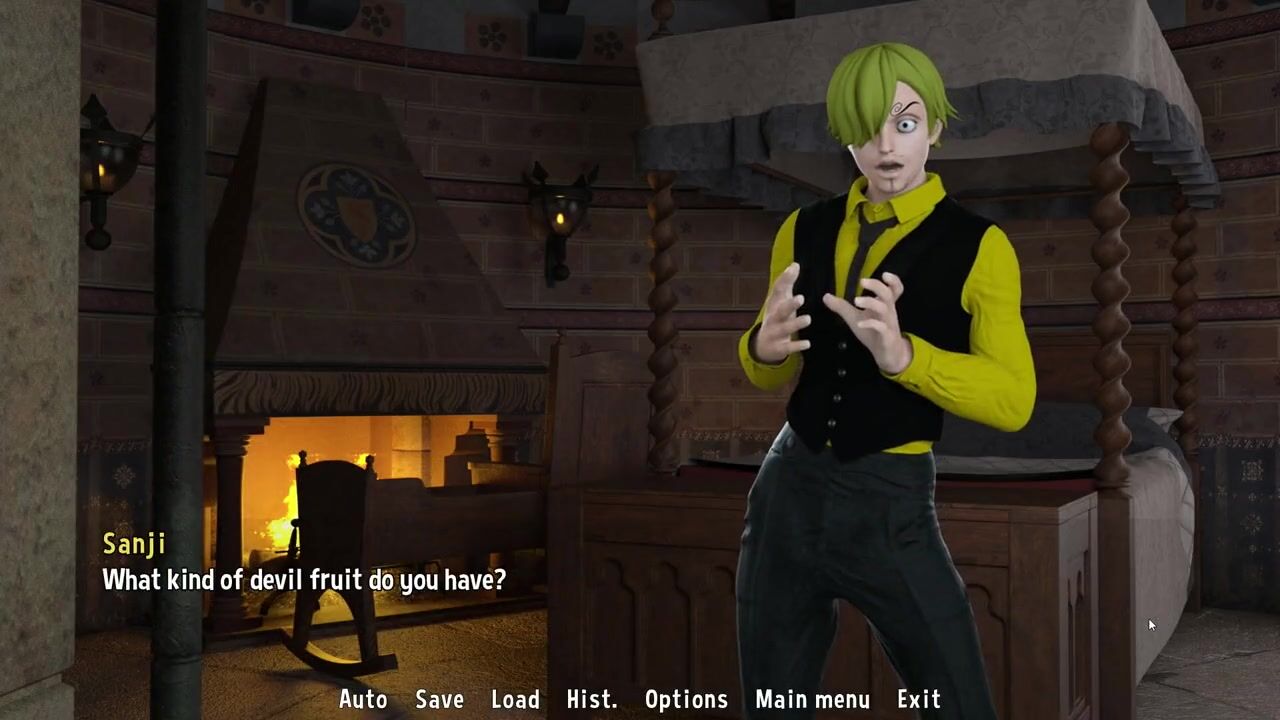The height and width of the screenshot is (720, 1280).
Task: Enable Auto dialogue advance
Action: tap(363, 700)
